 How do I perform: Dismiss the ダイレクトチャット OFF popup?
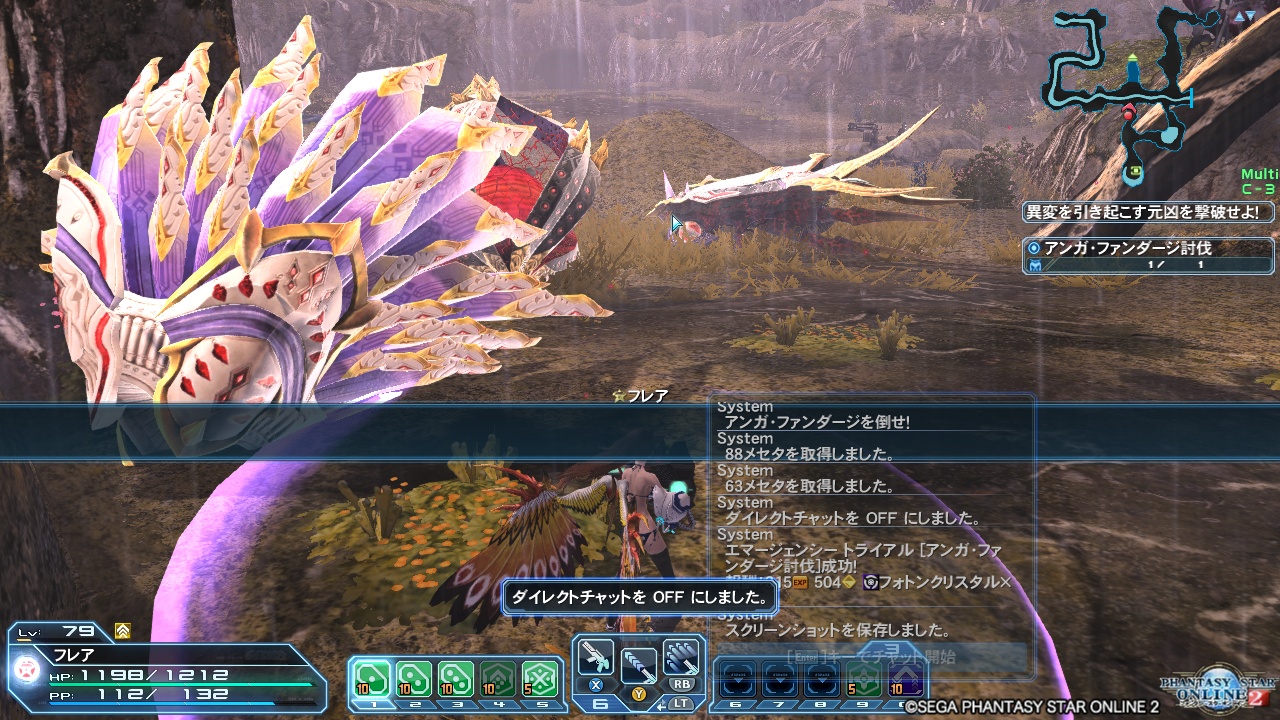(x=637, y=597)
